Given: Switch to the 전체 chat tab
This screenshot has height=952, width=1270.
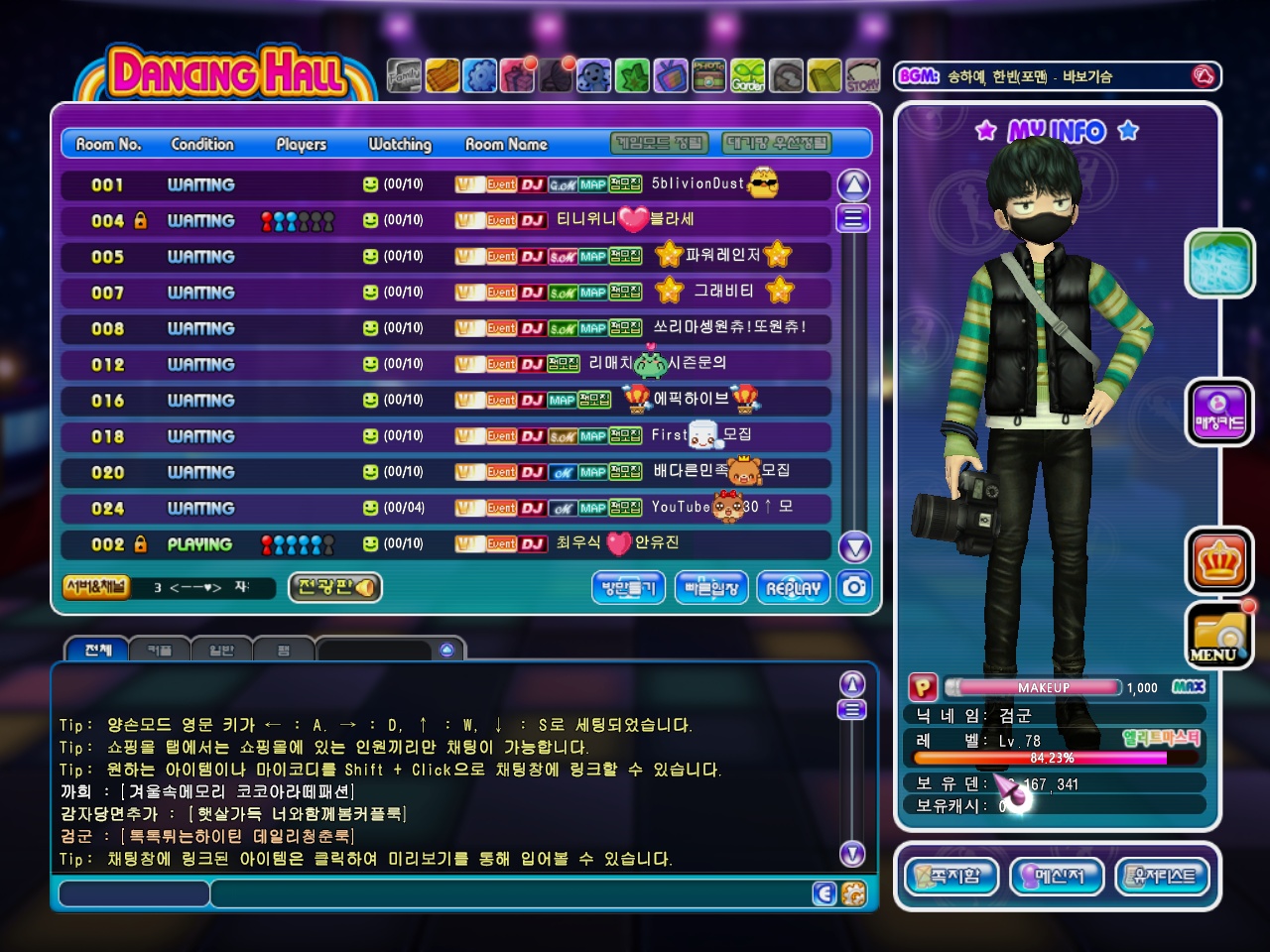Looking at the screenshot, I should click(97, 650).
